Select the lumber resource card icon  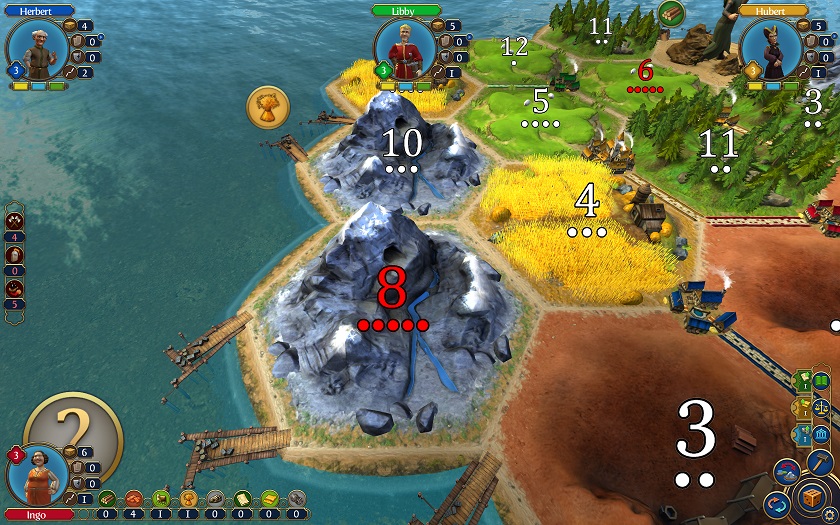[x=107, y=498]
